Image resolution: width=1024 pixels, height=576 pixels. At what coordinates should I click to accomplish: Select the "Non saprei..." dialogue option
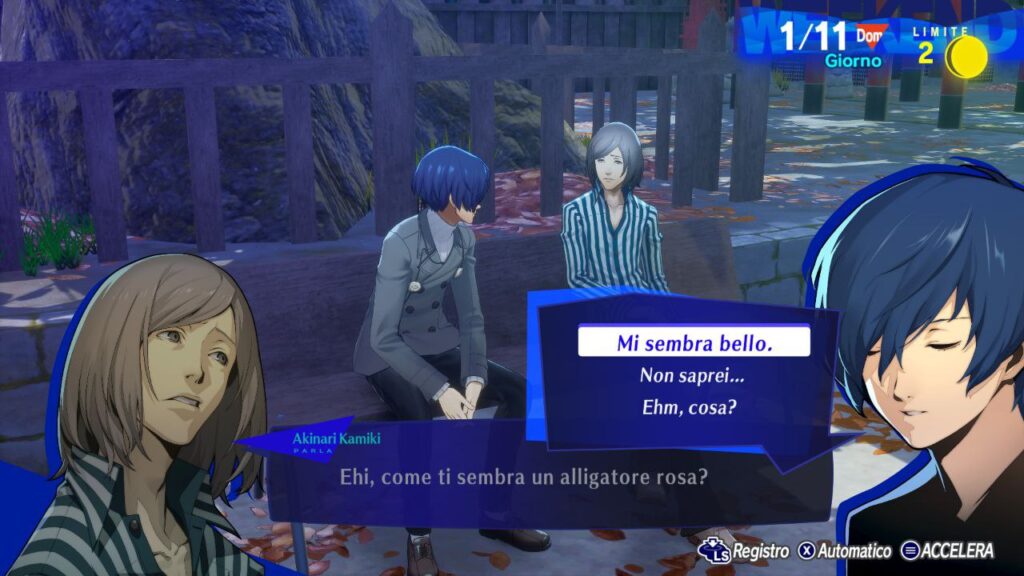coord(693,376)
